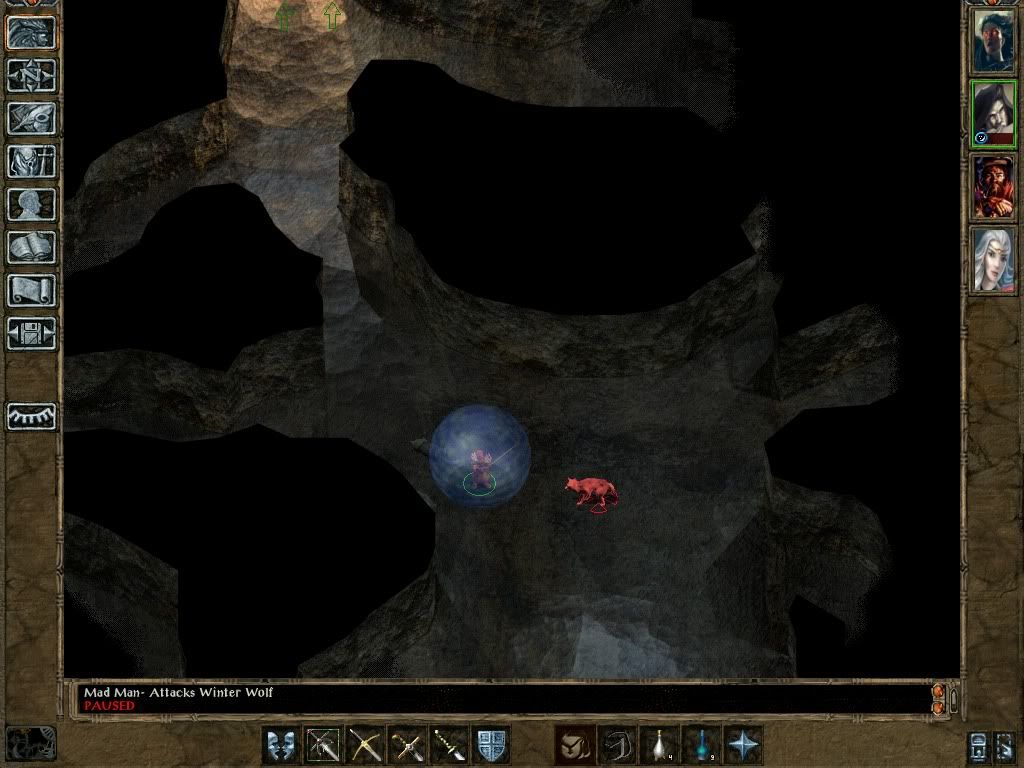Click the hand with pouch action button
This screenshot has height=768, width=1024.
pos(575,745)
